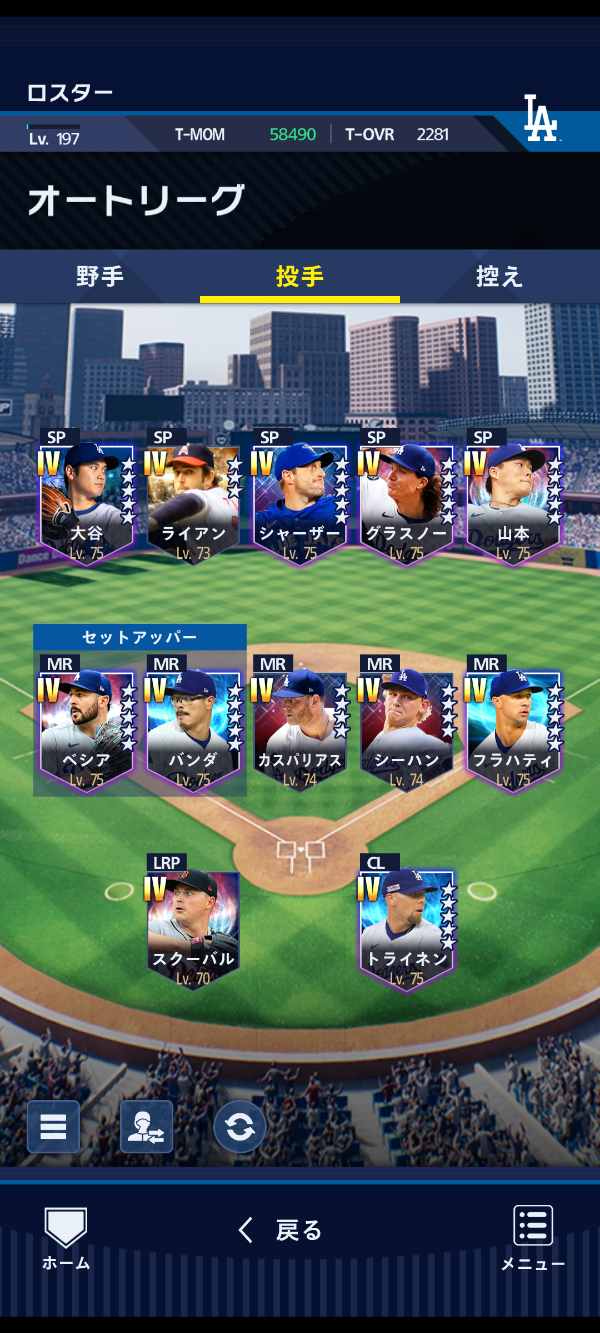Return to ホーム screen
Viewport: 600px width, 1333px height.
coord(66,1238)
